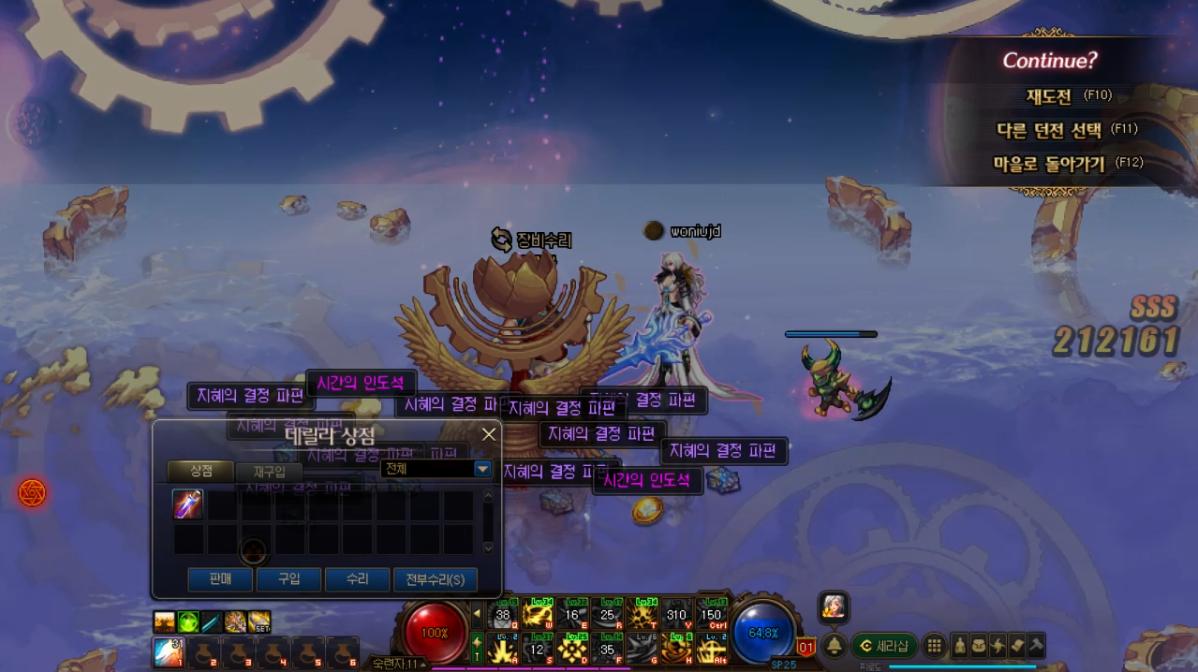The width and height of the screenshot is (1198, 672).
Task: Click the 구입 buy button
Action: click(289, 579)
